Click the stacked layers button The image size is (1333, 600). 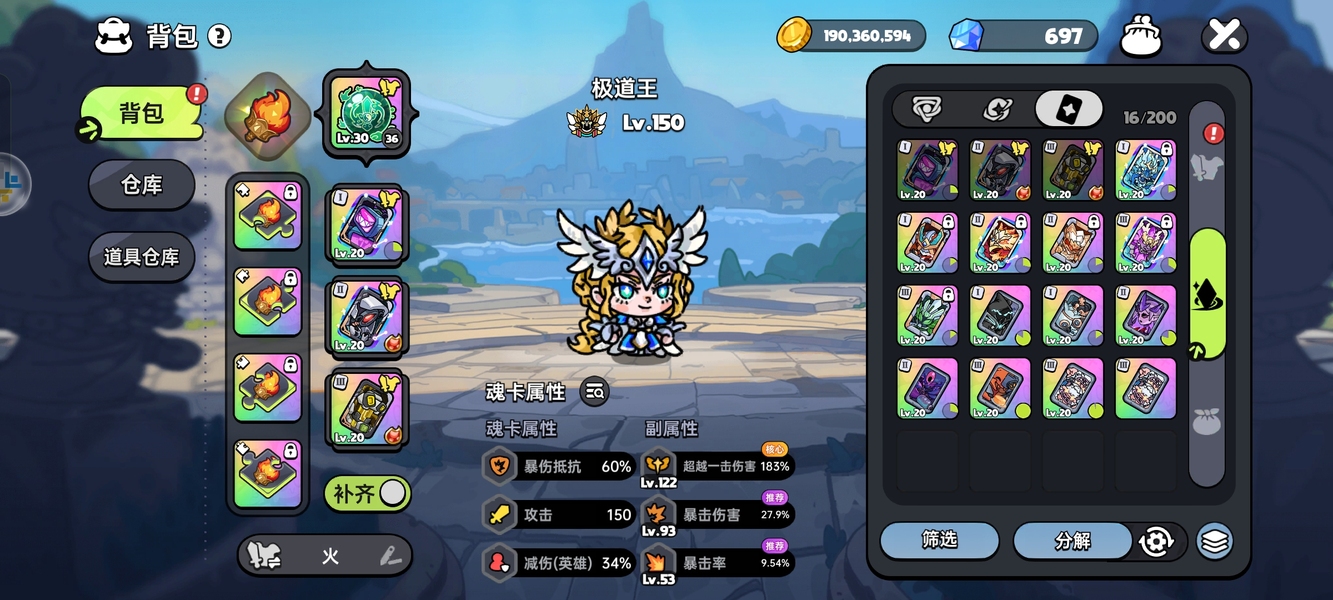point(1214,541)
